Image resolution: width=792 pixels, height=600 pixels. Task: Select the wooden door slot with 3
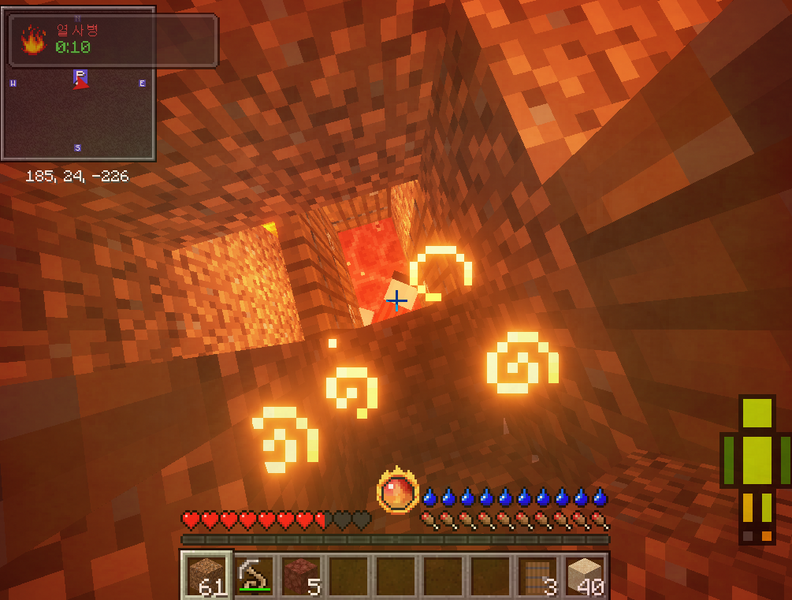point(537,576)
